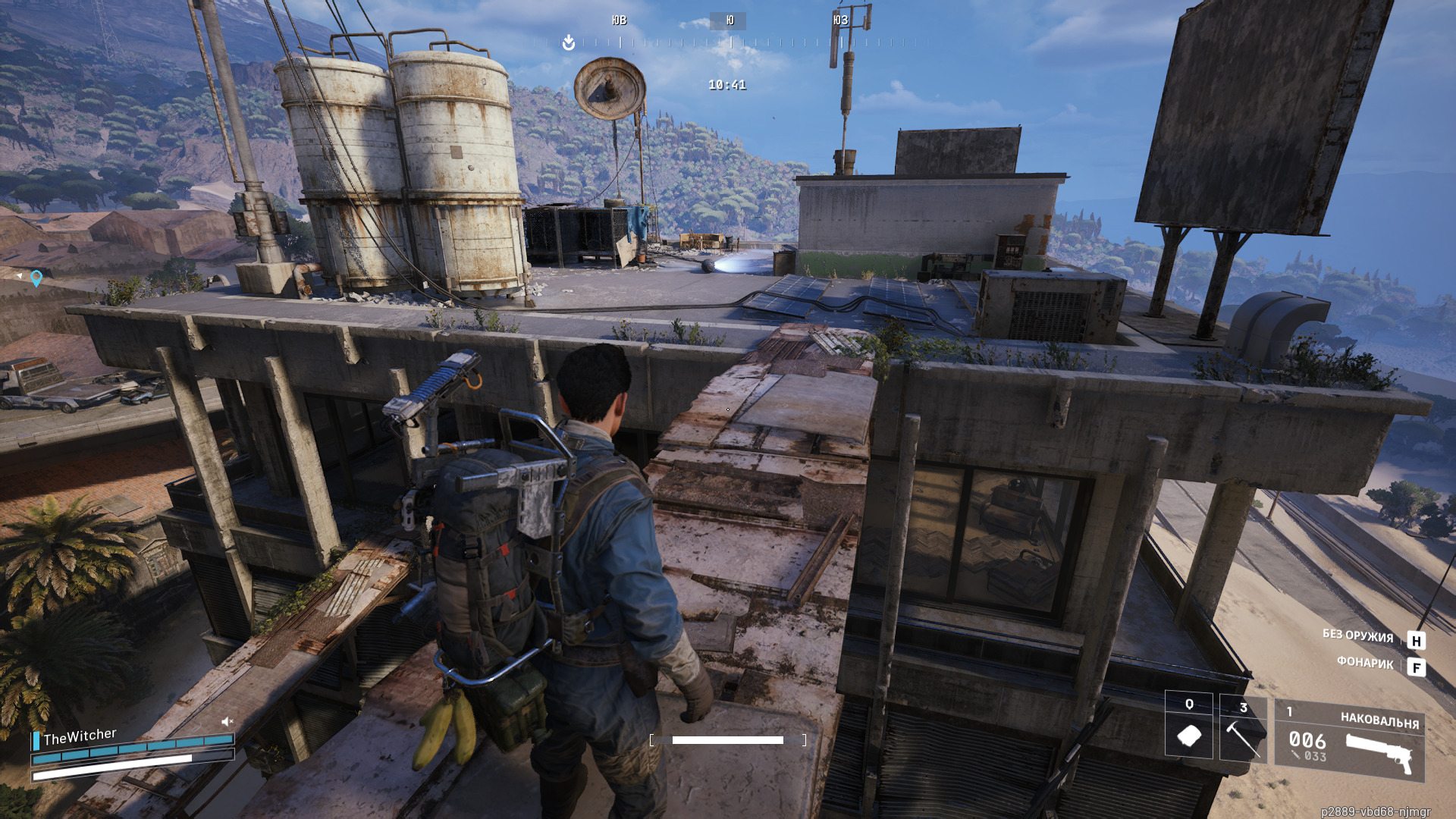Viewport: 1456px width, 819px height.
Task: Click the muted speaker icon near TheWitcher
Action: point(227,721)
